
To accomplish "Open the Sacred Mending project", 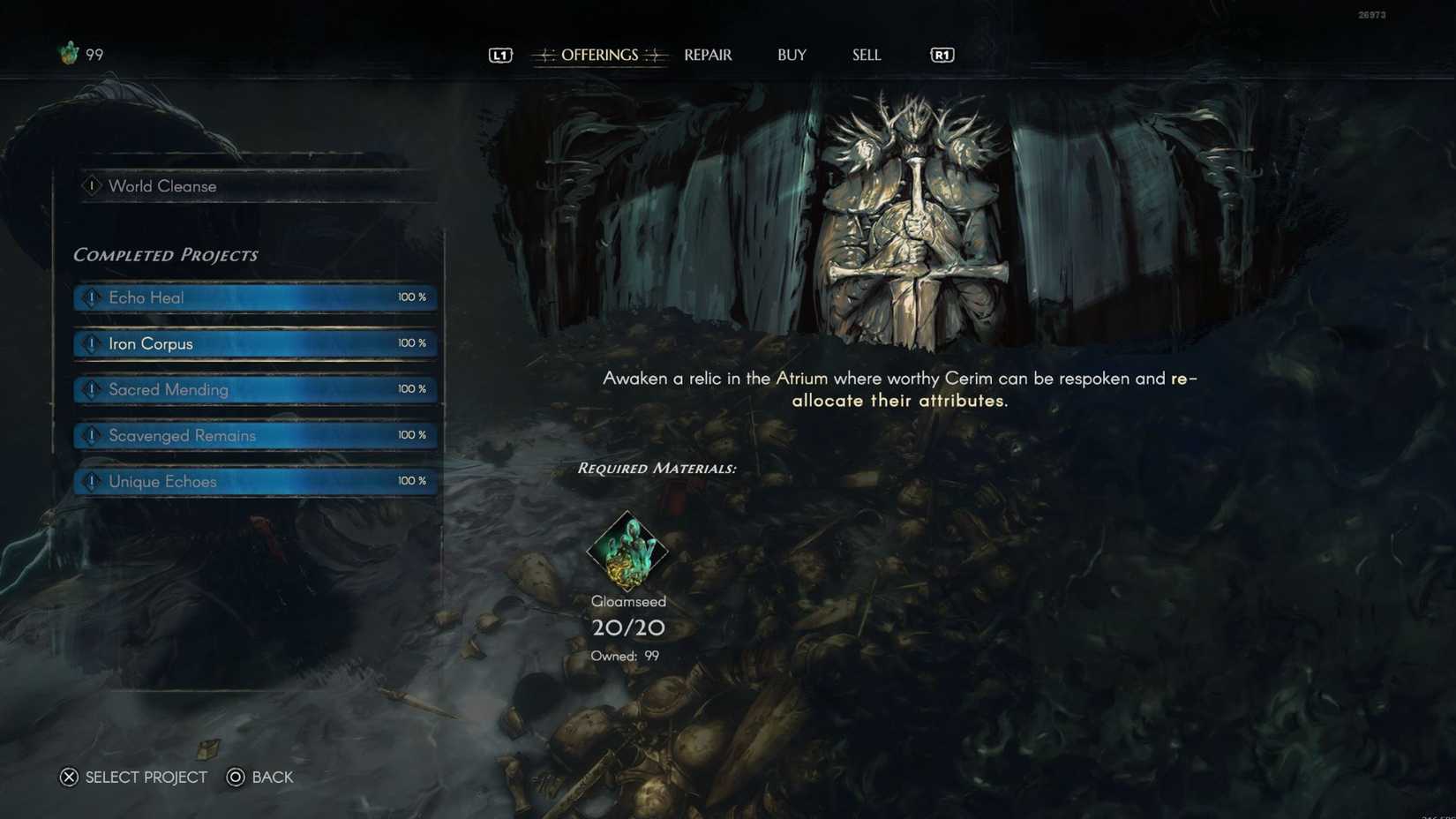I will pos(256,389).
